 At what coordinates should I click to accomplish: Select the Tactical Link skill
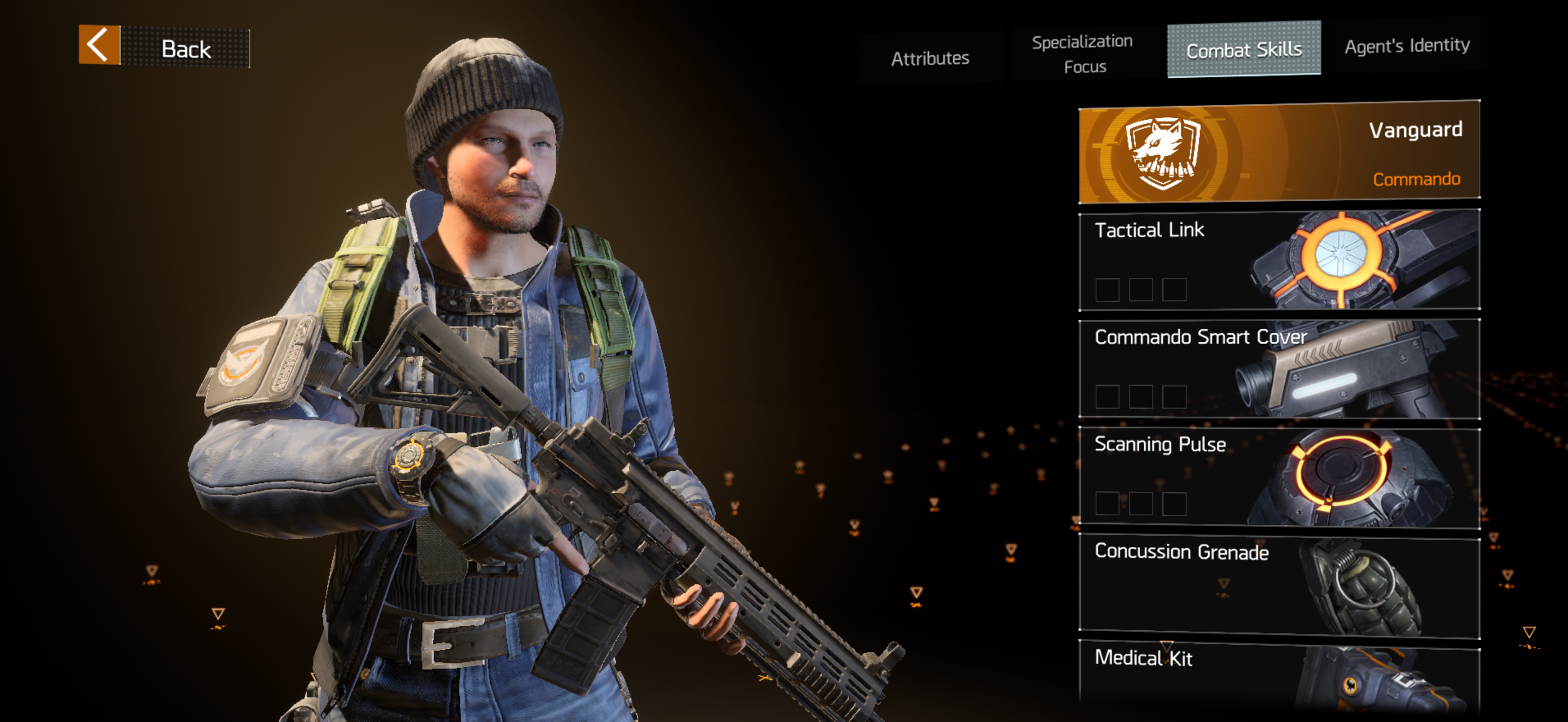coord(1279,260)
